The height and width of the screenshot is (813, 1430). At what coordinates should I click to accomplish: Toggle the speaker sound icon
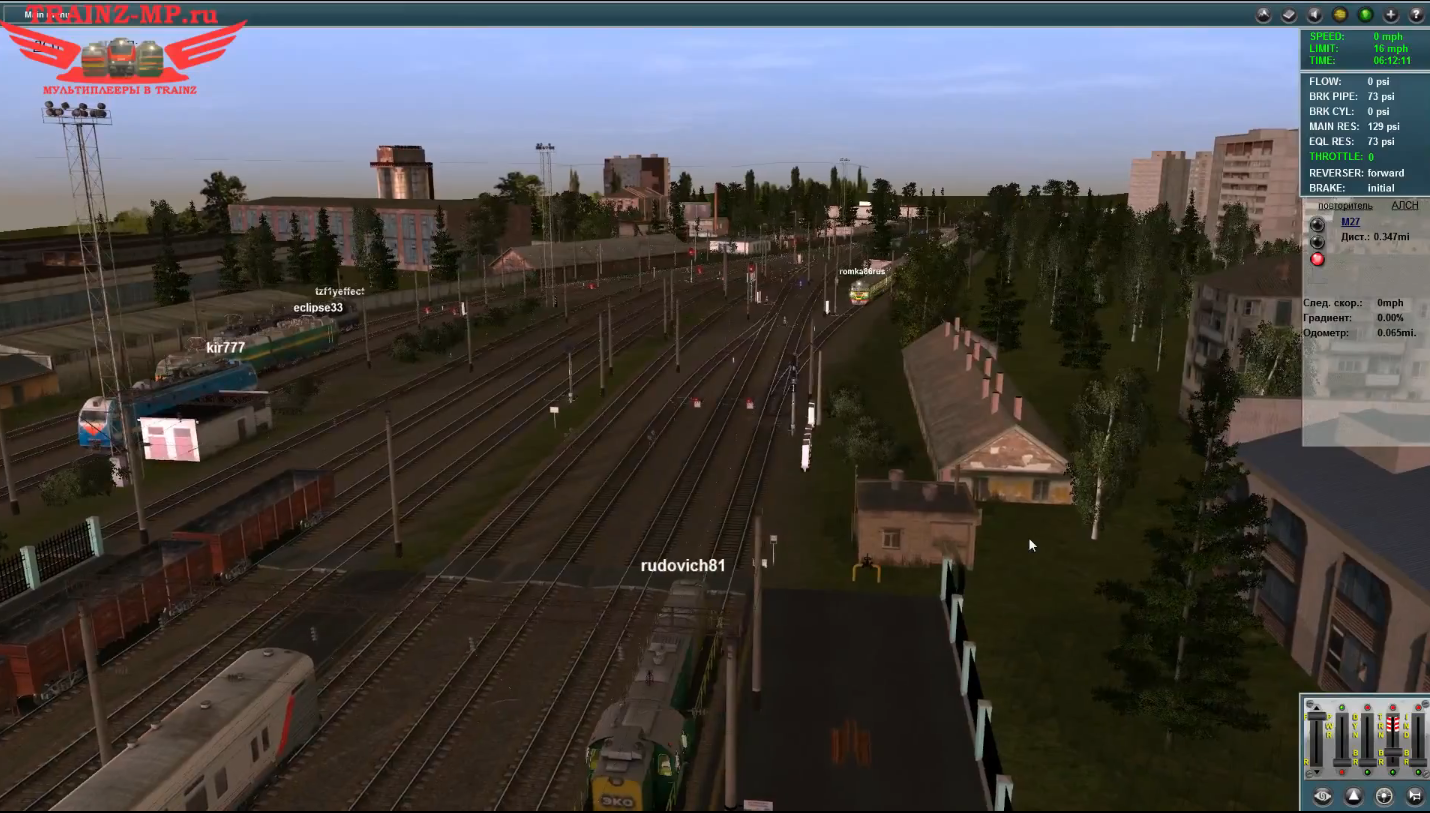(1315, 15)
